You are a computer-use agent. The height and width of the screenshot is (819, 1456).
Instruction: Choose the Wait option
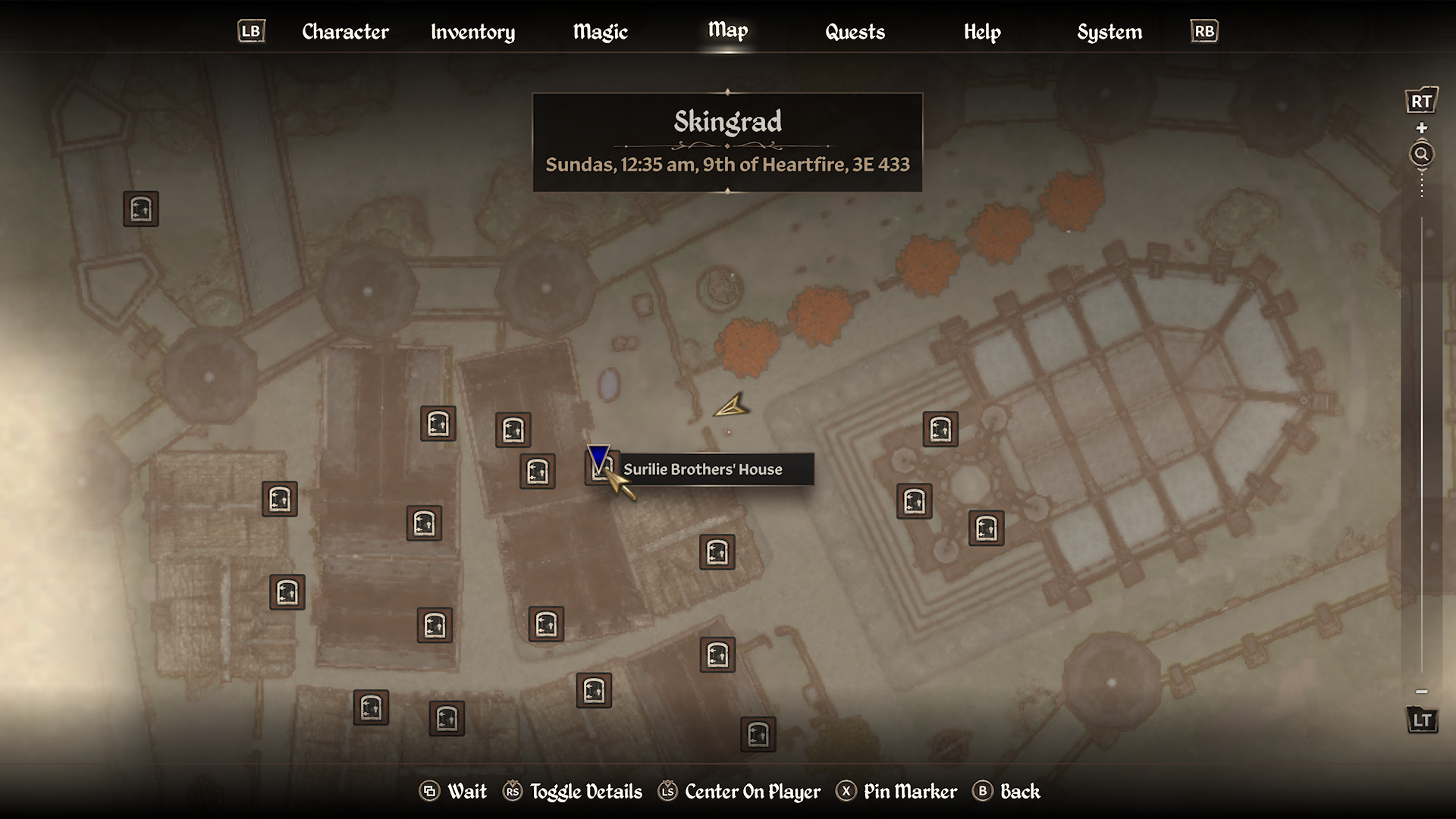[453, 792]
